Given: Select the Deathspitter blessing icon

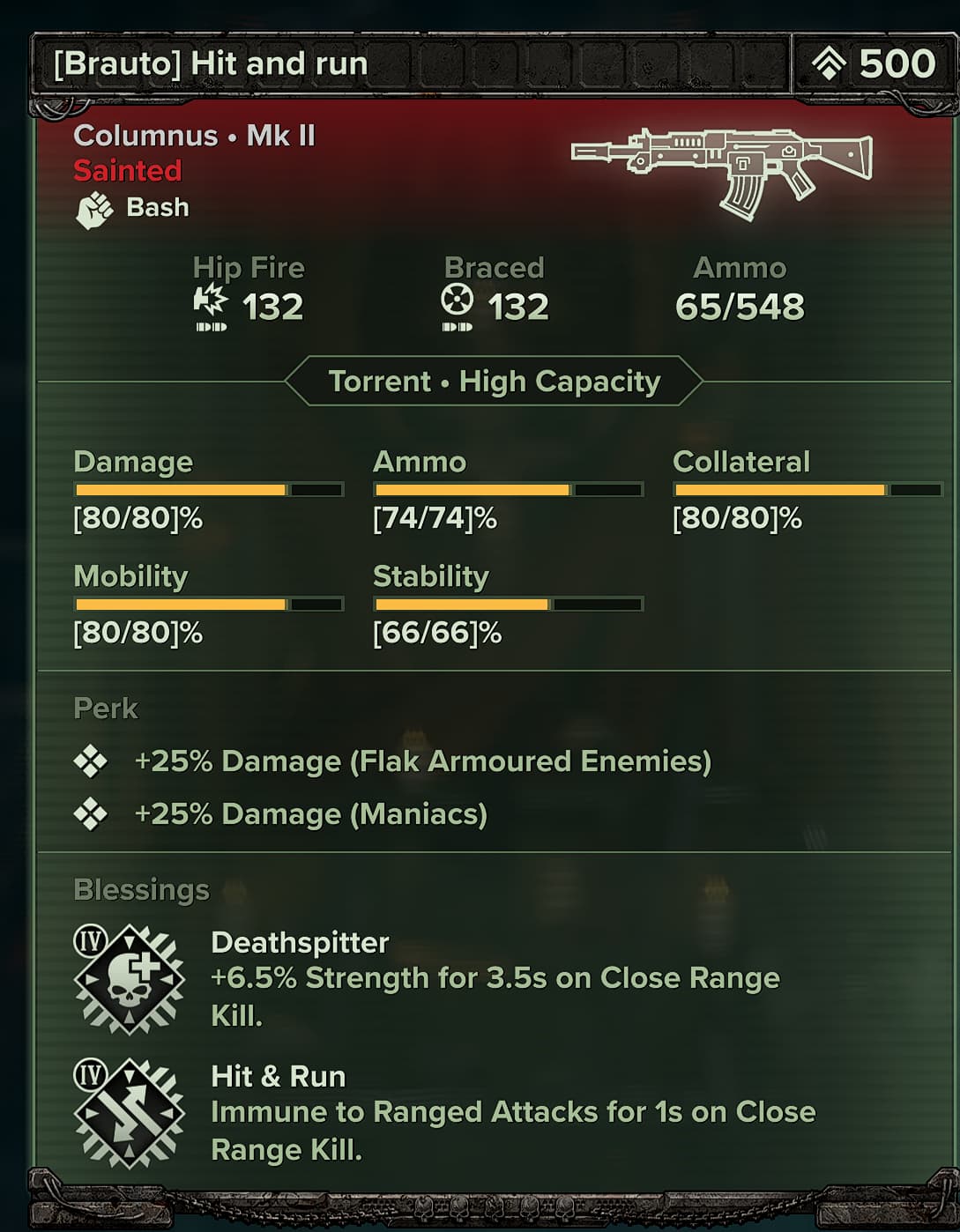Looking at the screenshot, I should (x=130, y=978).
